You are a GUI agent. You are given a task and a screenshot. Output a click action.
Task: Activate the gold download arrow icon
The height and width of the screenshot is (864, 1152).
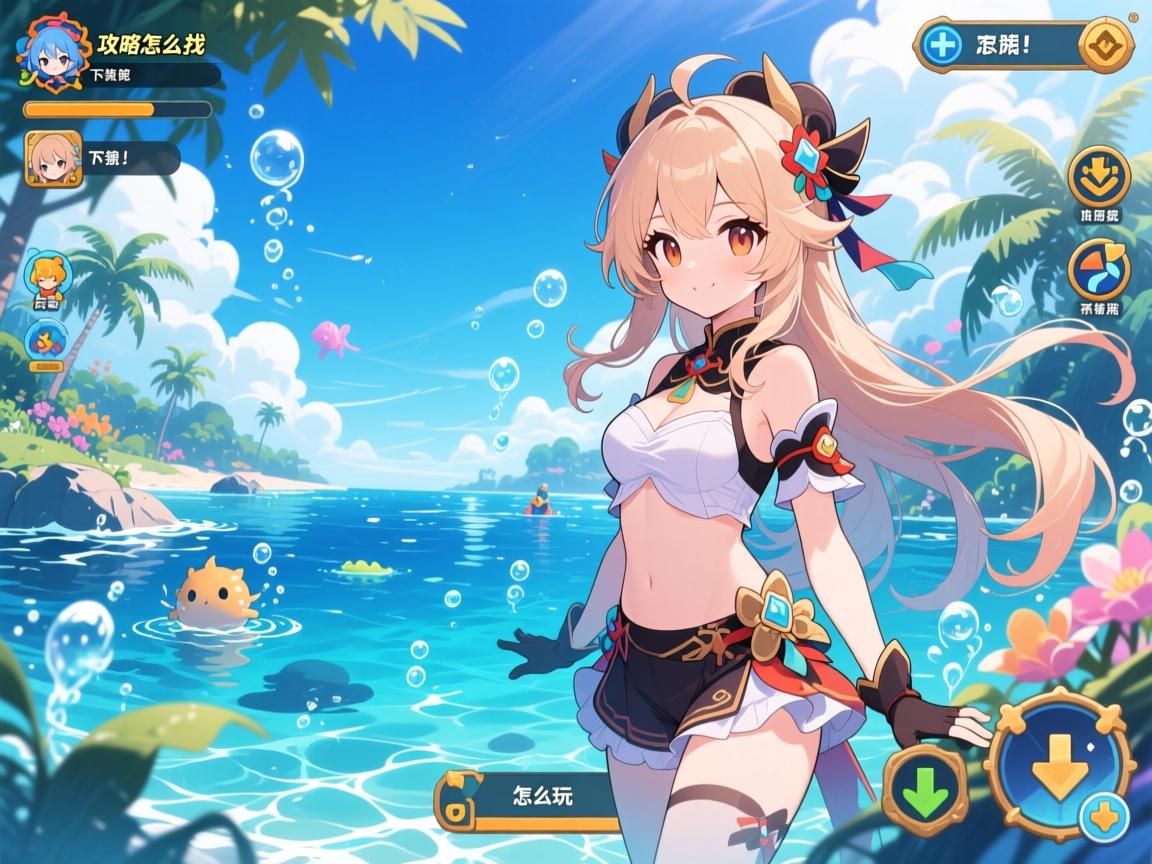tap(1099, 176)
